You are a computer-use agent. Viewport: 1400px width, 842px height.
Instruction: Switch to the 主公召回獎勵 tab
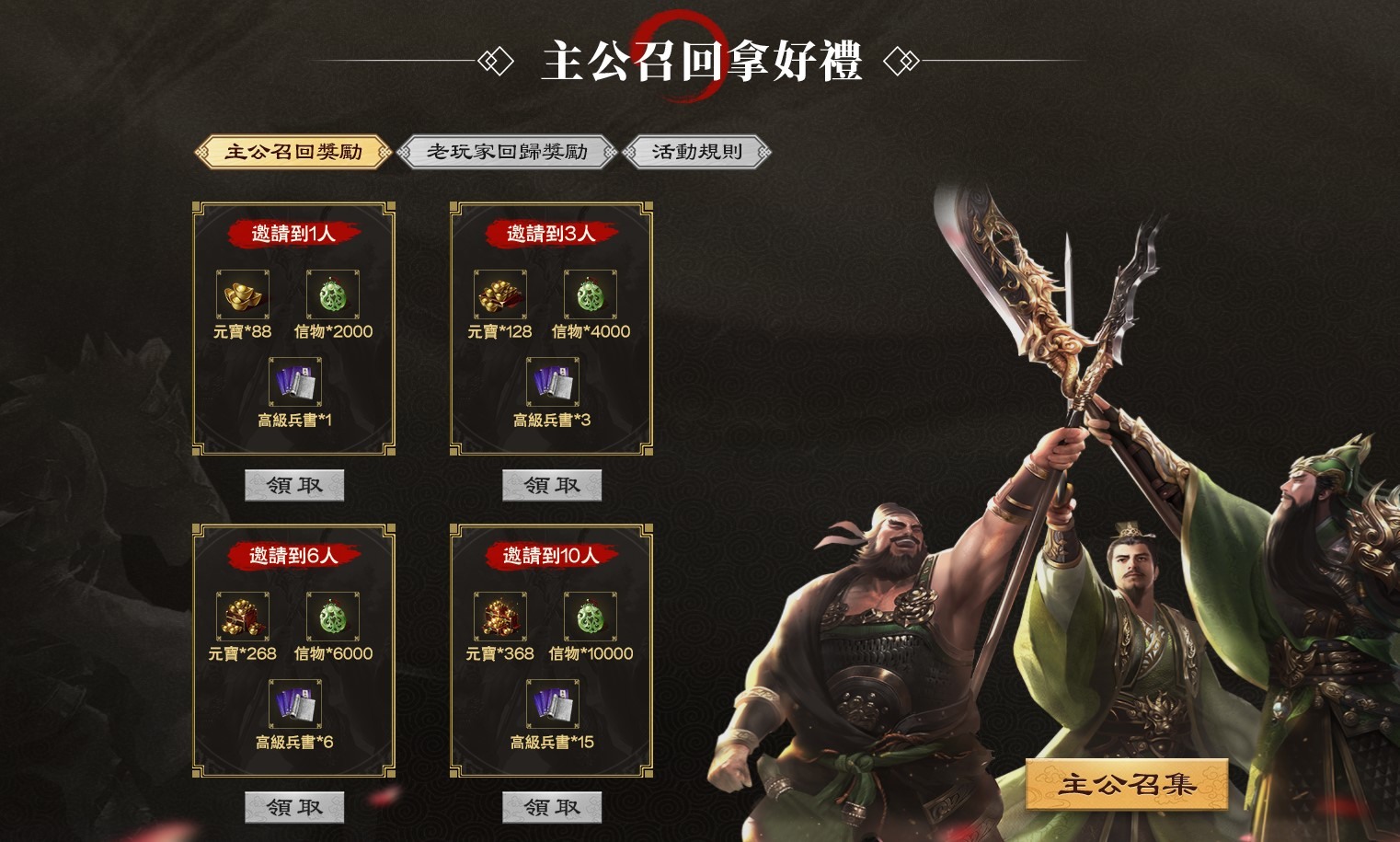coord(293,150)
